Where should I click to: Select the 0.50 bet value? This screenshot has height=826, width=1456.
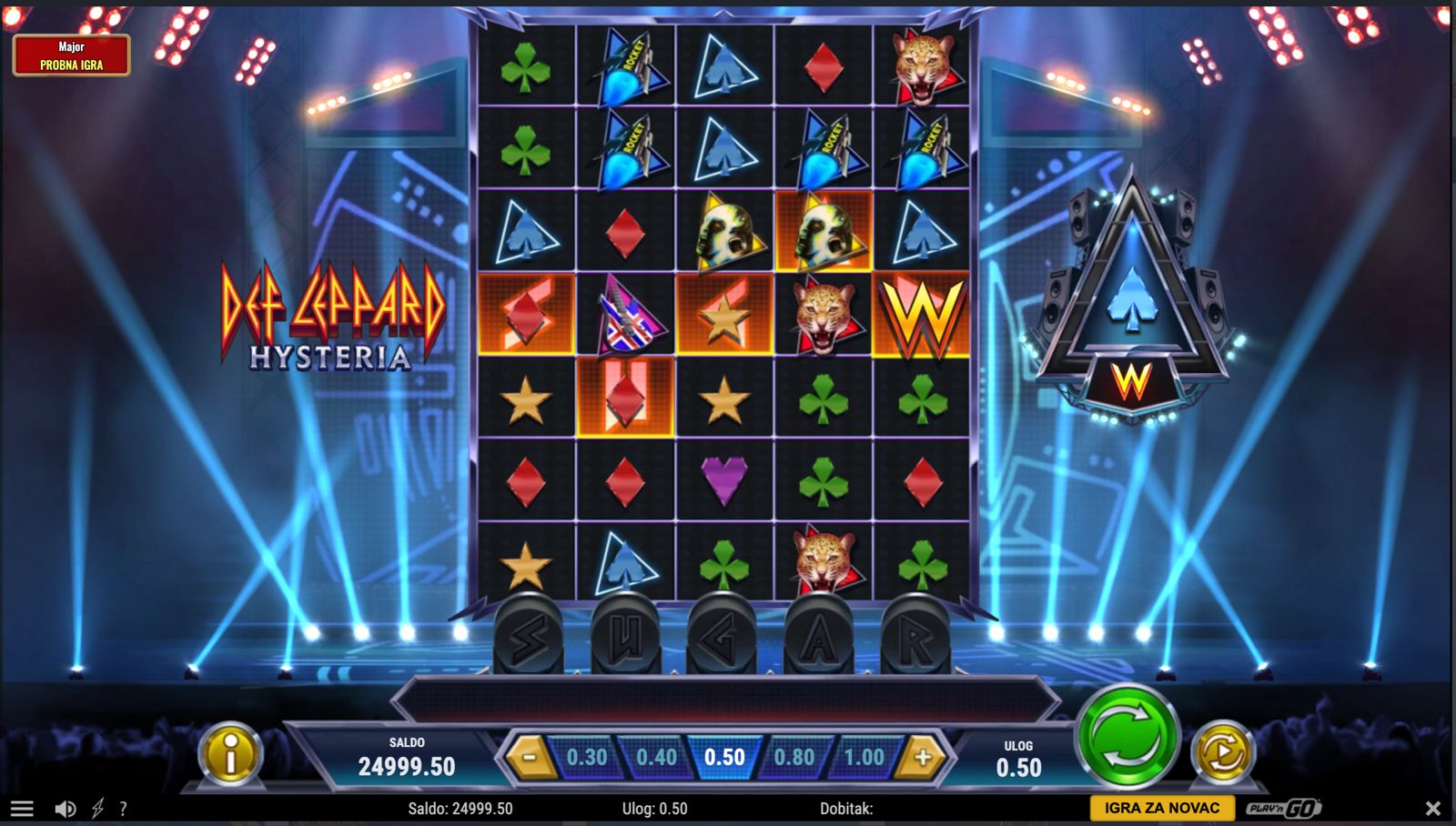pos(724,757)
